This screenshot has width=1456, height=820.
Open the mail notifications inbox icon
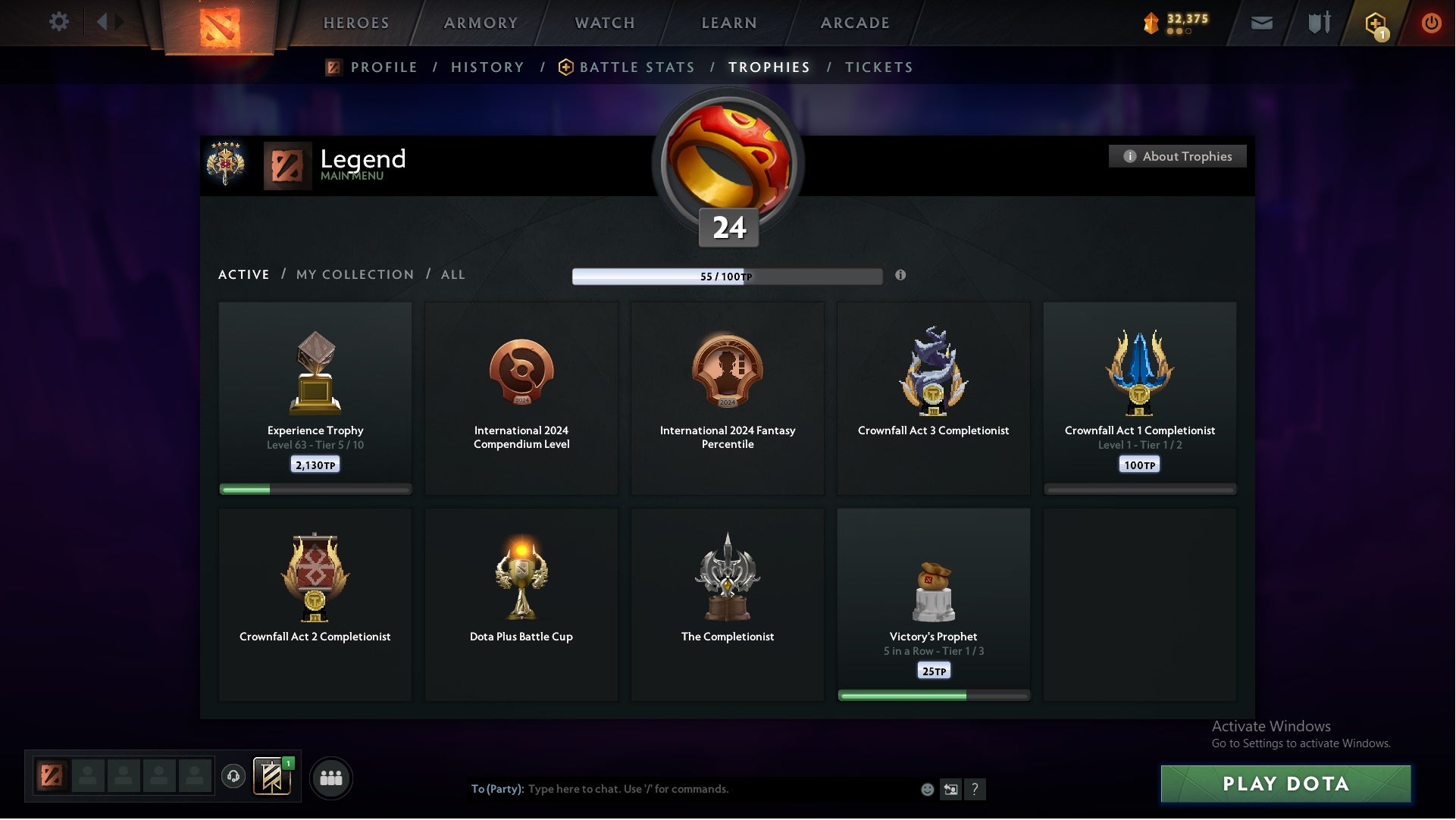[x=1263, y=23]
